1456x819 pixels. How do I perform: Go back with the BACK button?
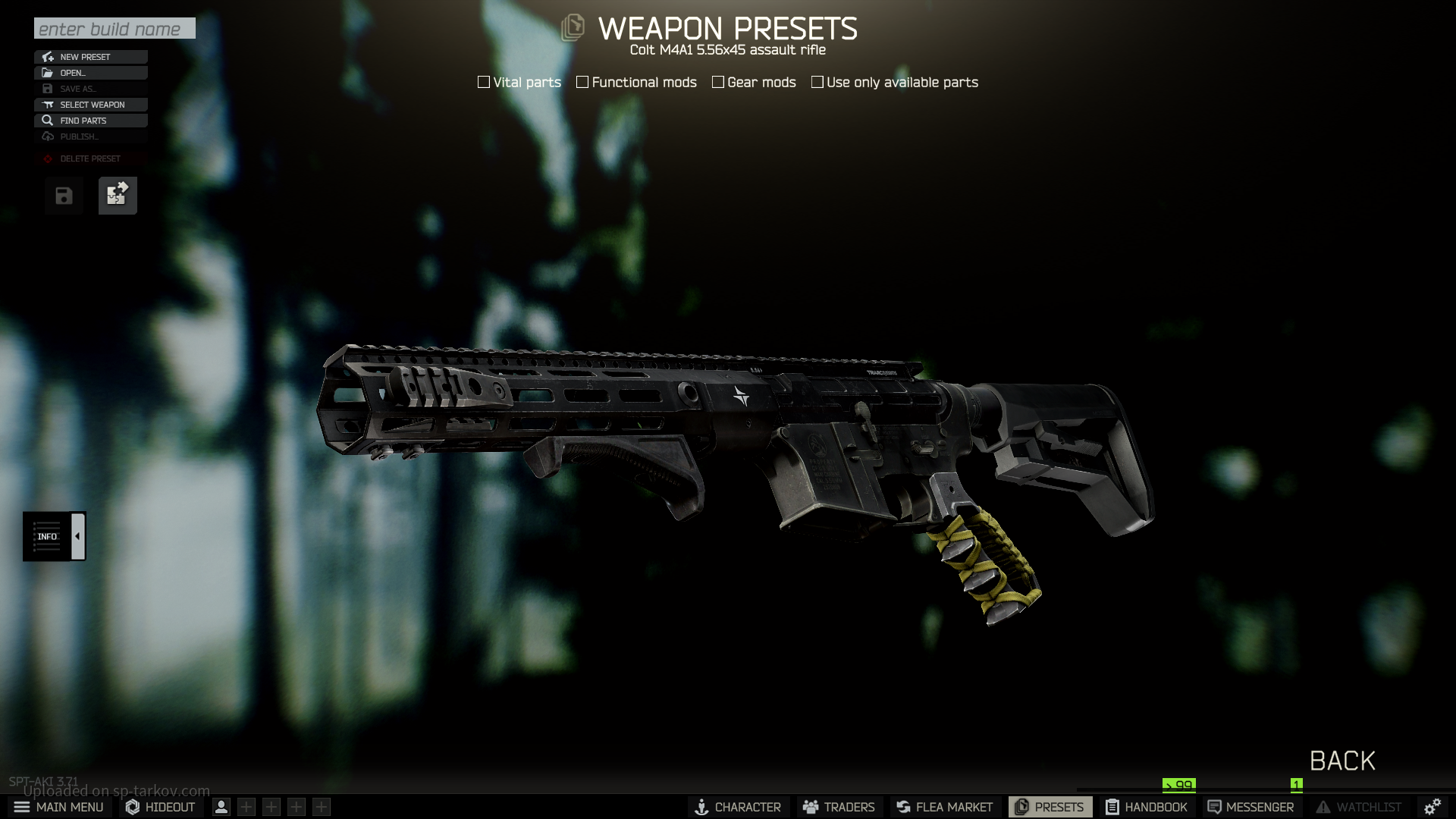(x=1342, y=761)
